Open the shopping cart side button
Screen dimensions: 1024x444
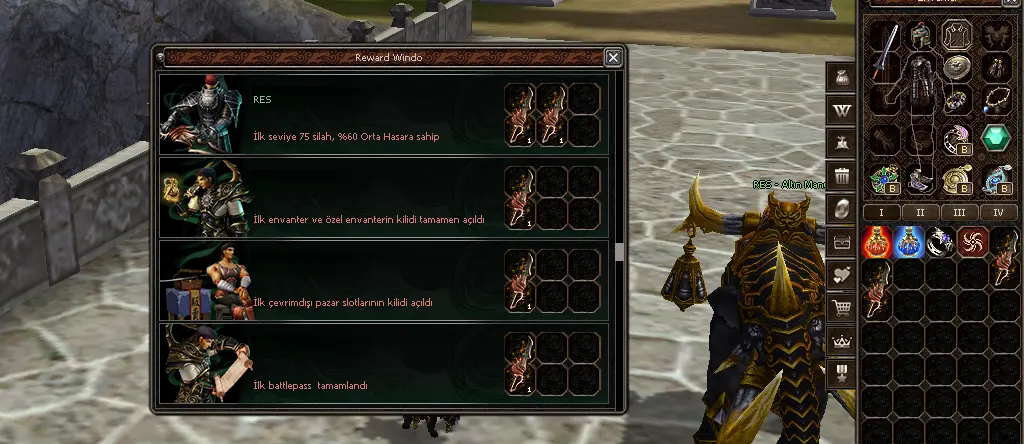842,309
